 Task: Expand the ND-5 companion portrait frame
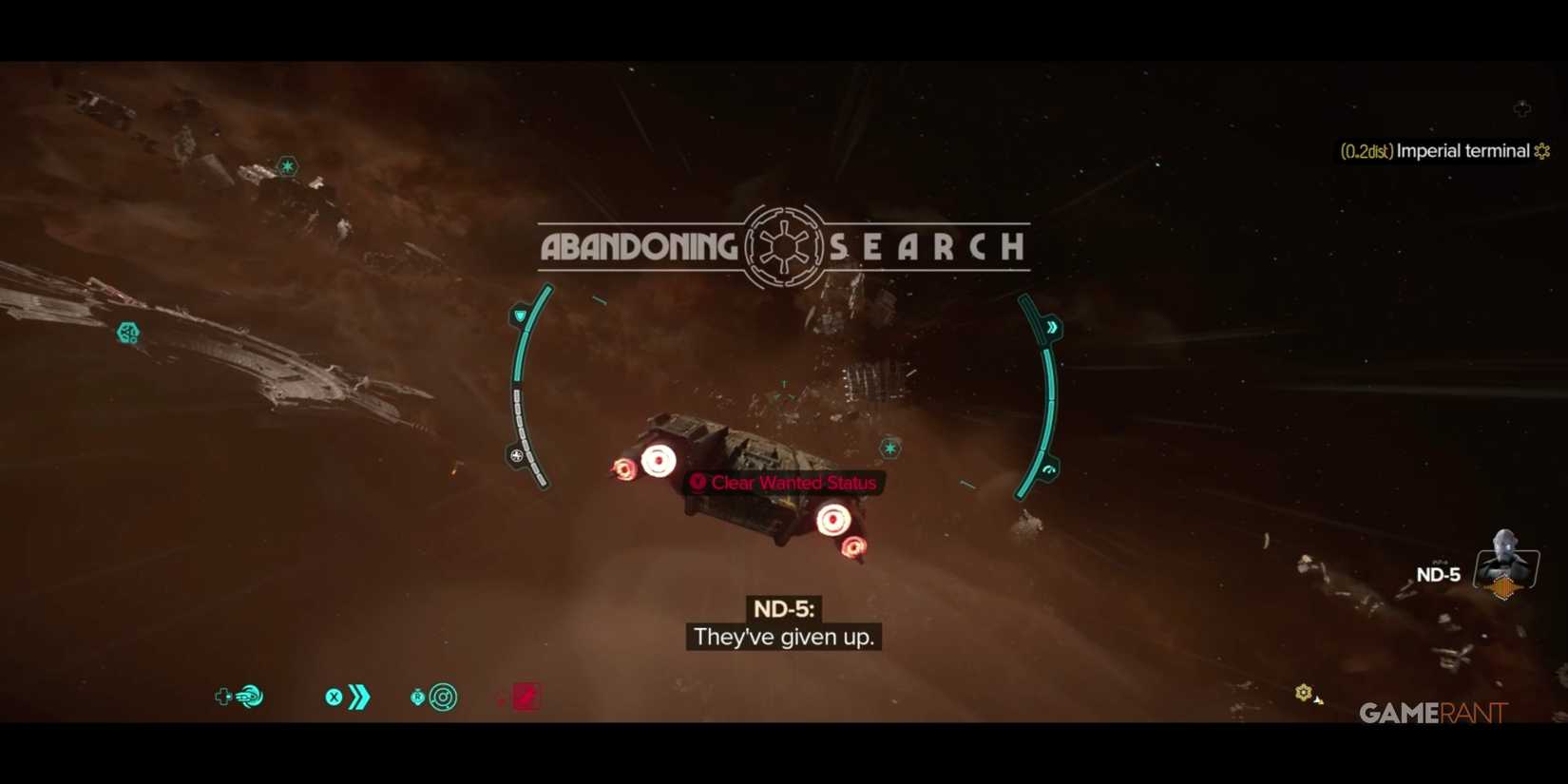(1506, 564)
